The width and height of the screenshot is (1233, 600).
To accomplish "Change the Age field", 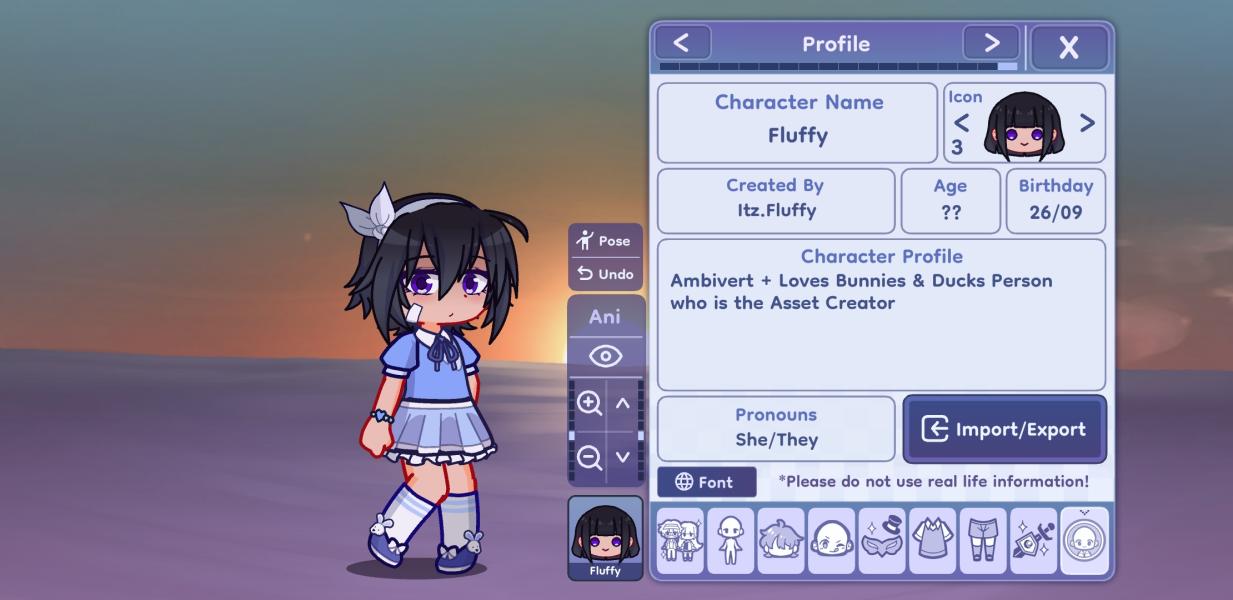I will (x=950, y=200).
